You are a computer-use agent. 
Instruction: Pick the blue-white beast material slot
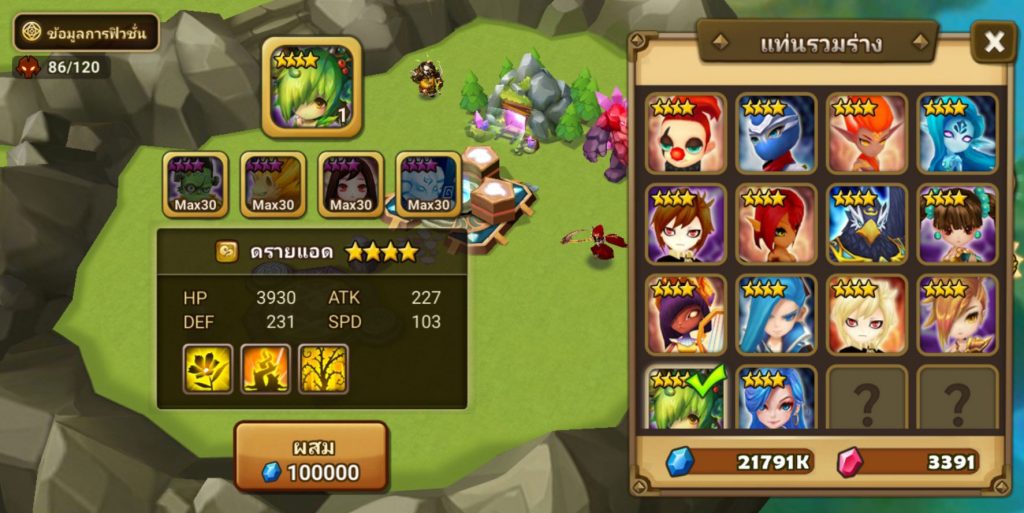click(429, 185)
